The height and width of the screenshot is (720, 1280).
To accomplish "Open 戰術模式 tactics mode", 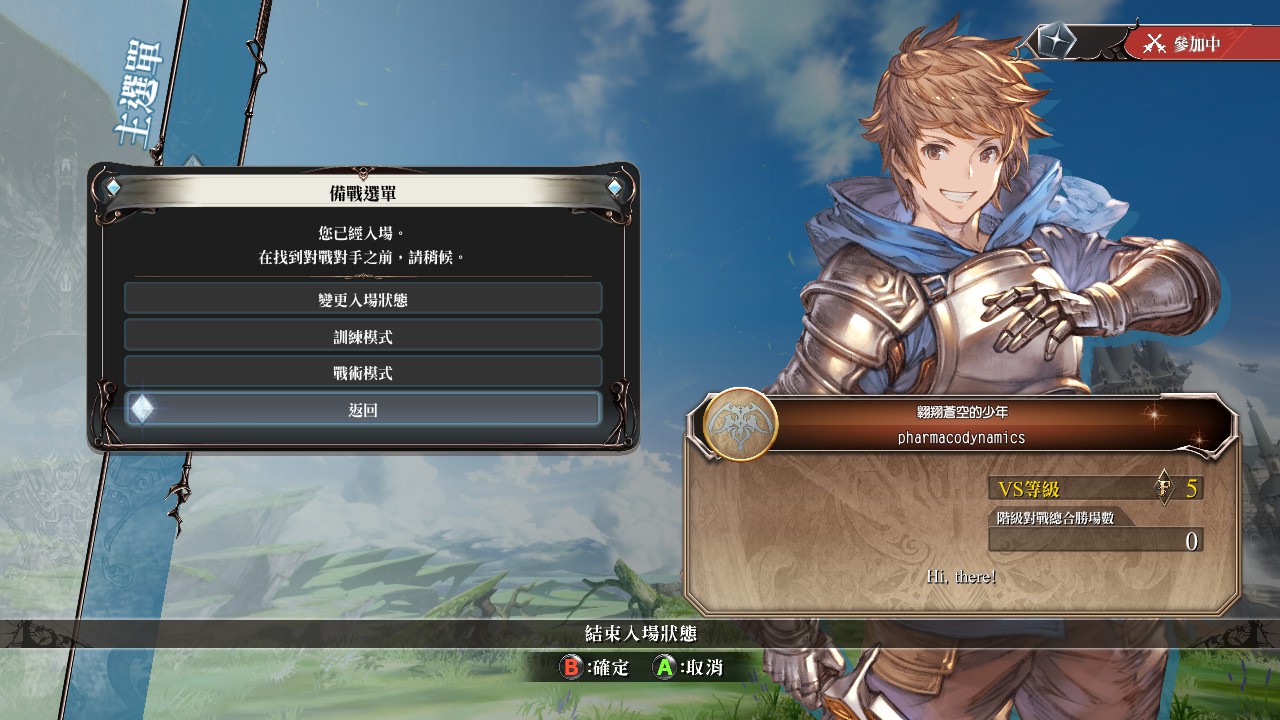I will click(x=363, y=372).
